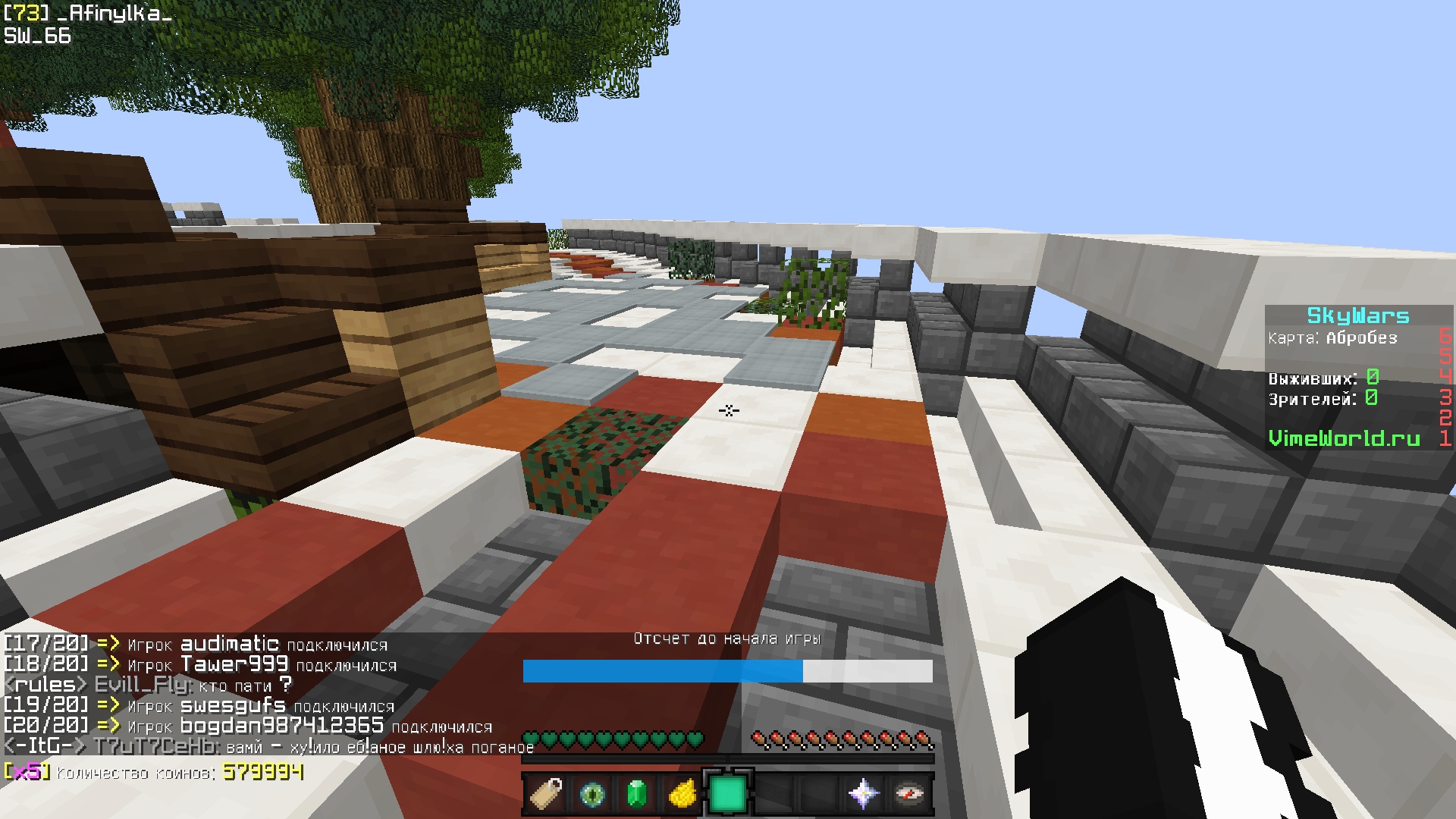This screenshot has width=1456, height=819.
Task: Expand the Карта: Абробез map entry
Action: [x=1332, y=339]
